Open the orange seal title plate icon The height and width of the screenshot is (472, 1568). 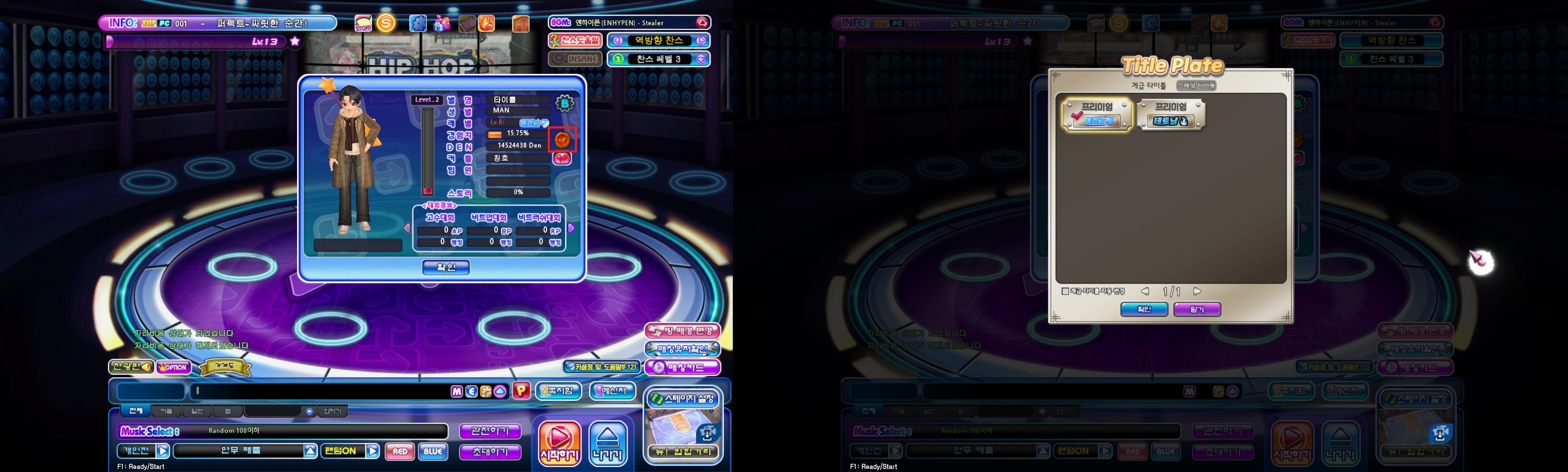562,140
